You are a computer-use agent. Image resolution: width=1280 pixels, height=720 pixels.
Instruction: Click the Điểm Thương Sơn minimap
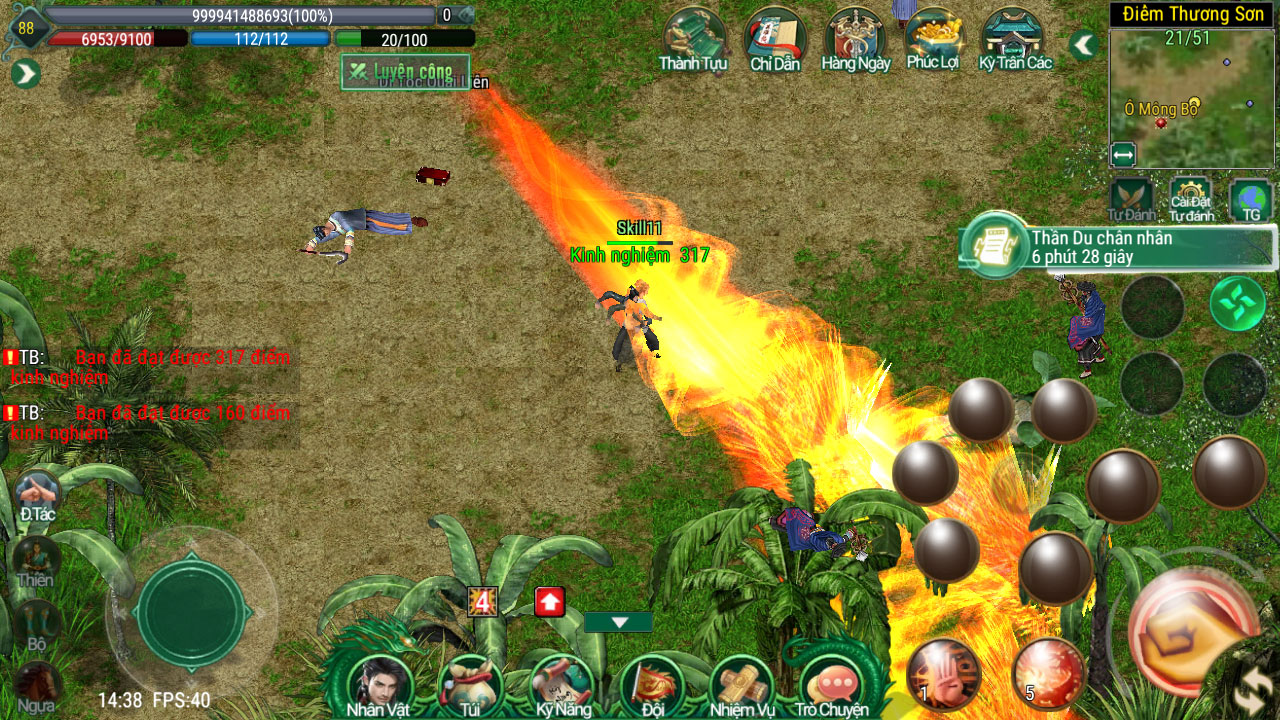point(1190,98)
